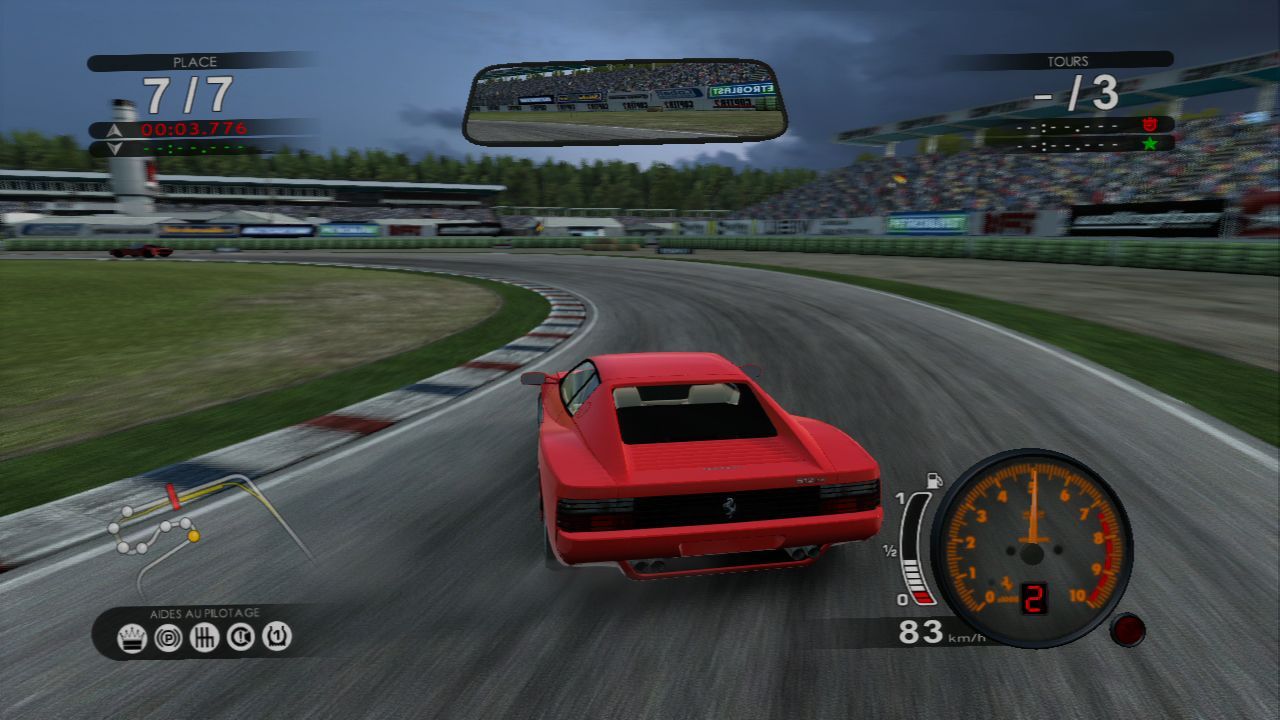The image size is (1280, 720).
Task: Click the red shield badge near the lap dots
Action: coord(1150,125)
